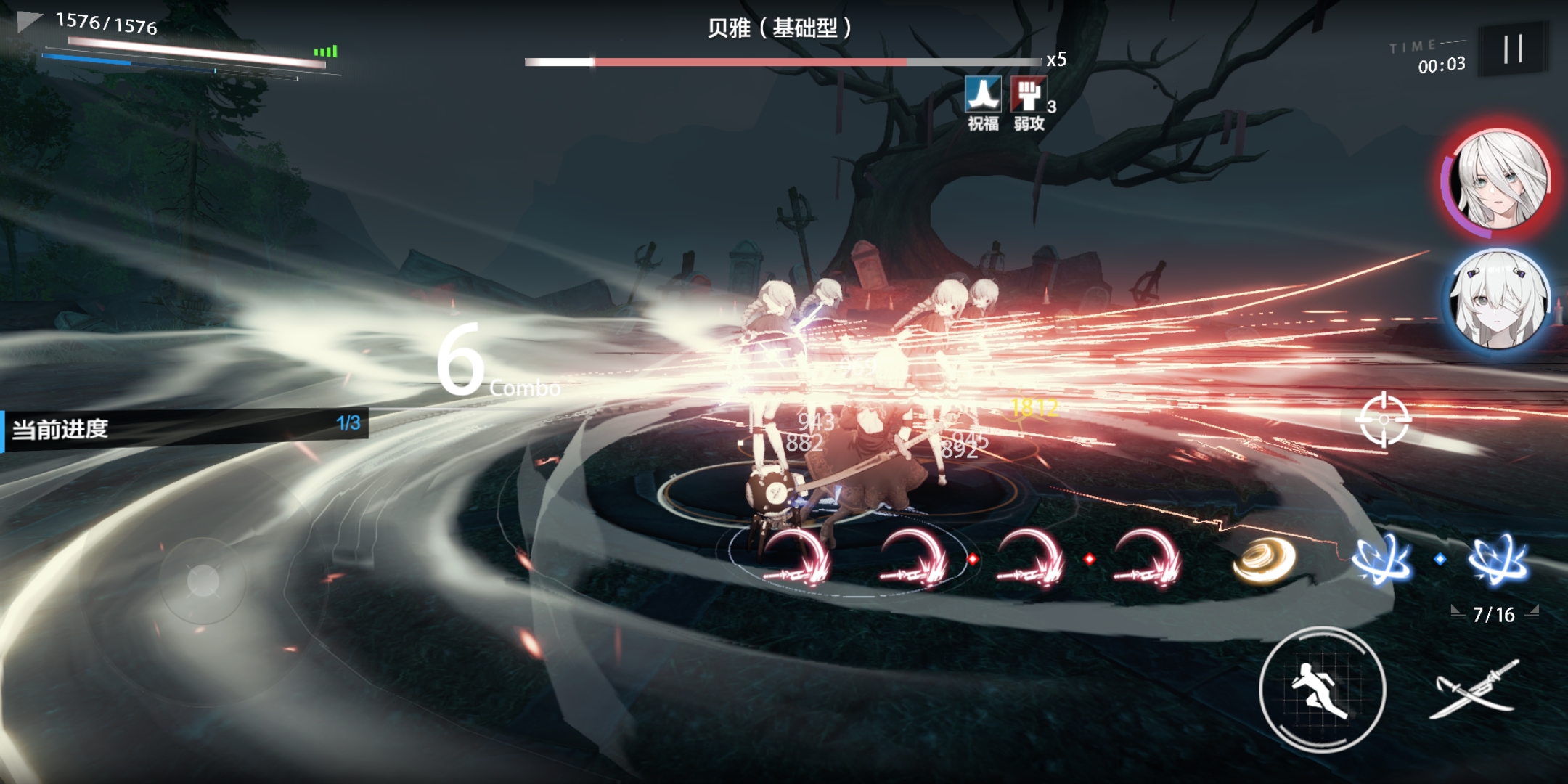This screenshot has width=1568, height=784.
Task: Tap the crosshair lock-on target button
Action: coord(1384,420)
